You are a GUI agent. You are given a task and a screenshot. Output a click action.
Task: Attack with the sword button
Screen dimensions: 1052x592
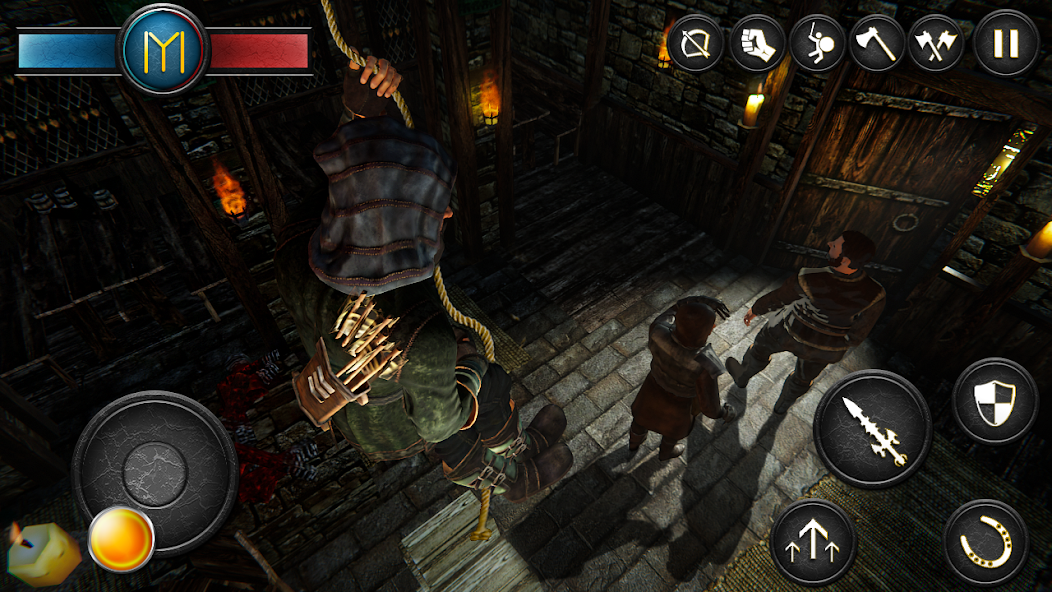click(872, 429)
